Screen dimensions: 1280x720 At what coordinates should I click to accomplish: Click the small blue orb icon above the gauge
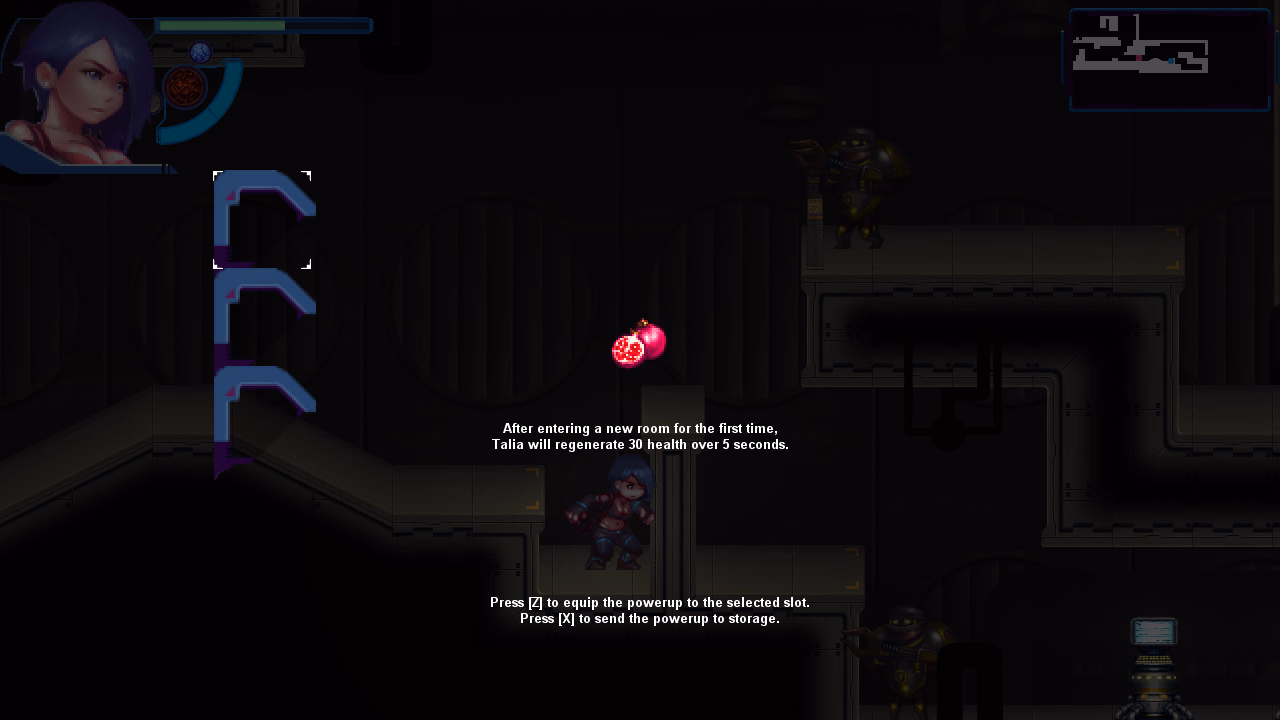pos(200,51)
